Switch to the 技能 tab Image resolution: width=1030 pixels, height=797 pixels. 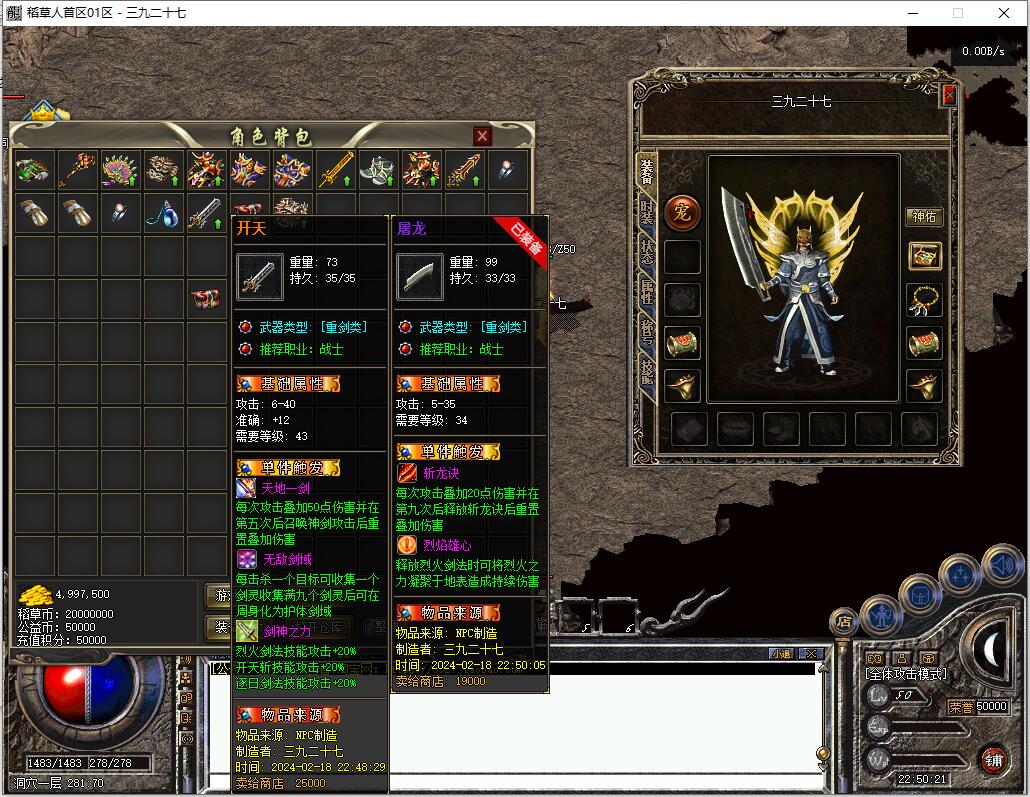click(647, 370)
